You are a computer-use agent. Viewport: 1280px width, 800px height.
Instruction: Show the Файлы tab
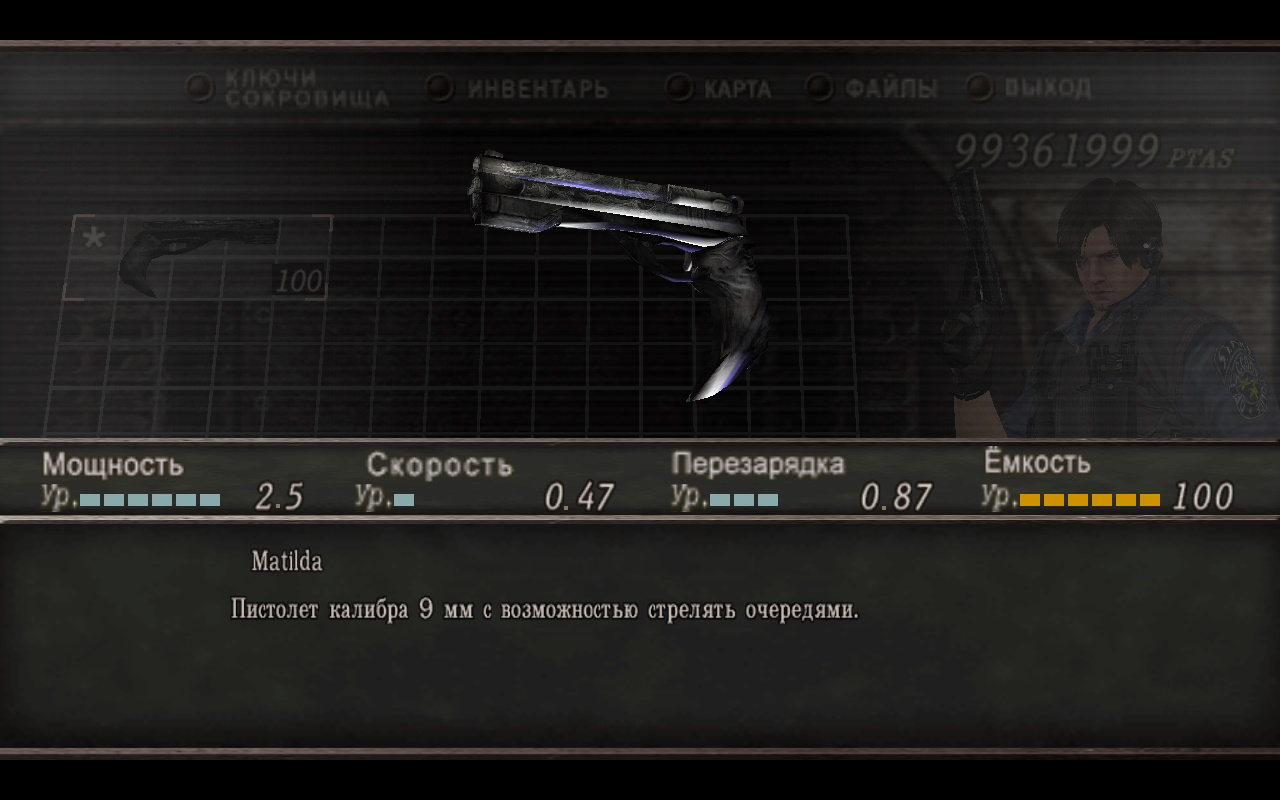890,89
